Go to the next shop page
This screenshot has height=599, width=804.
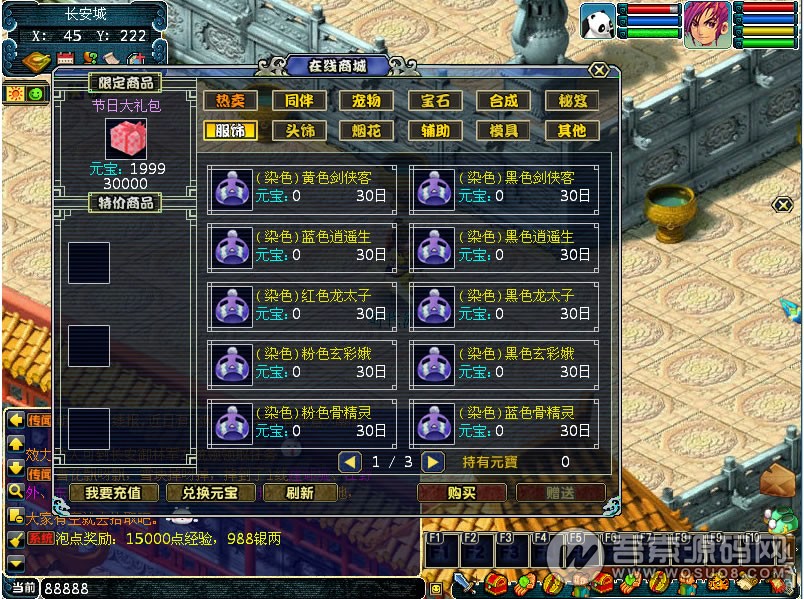432,462
